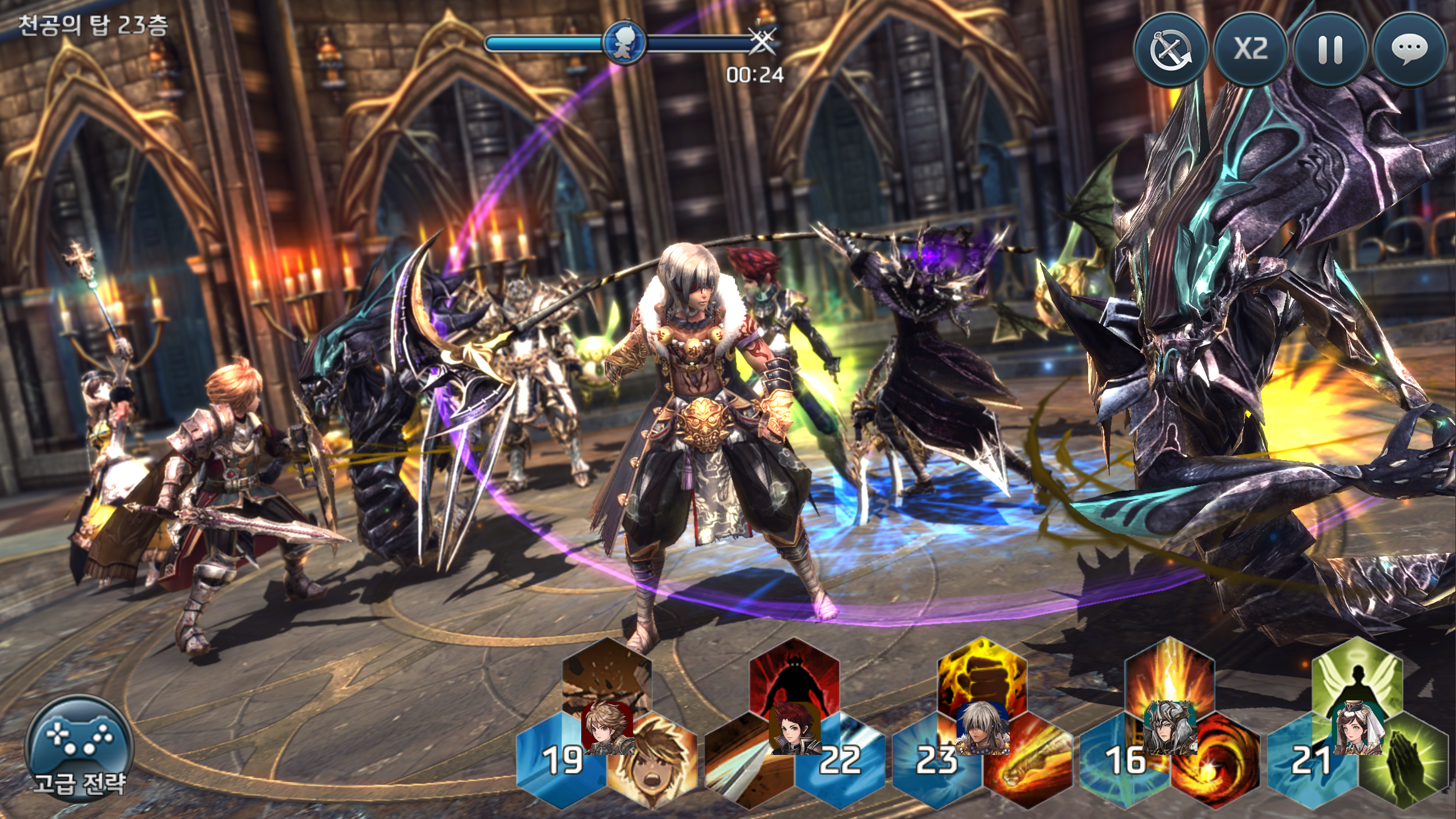Use the fire pillar explosion skill
This screenshot has width=1456, height=819.
click(1169, 675)
